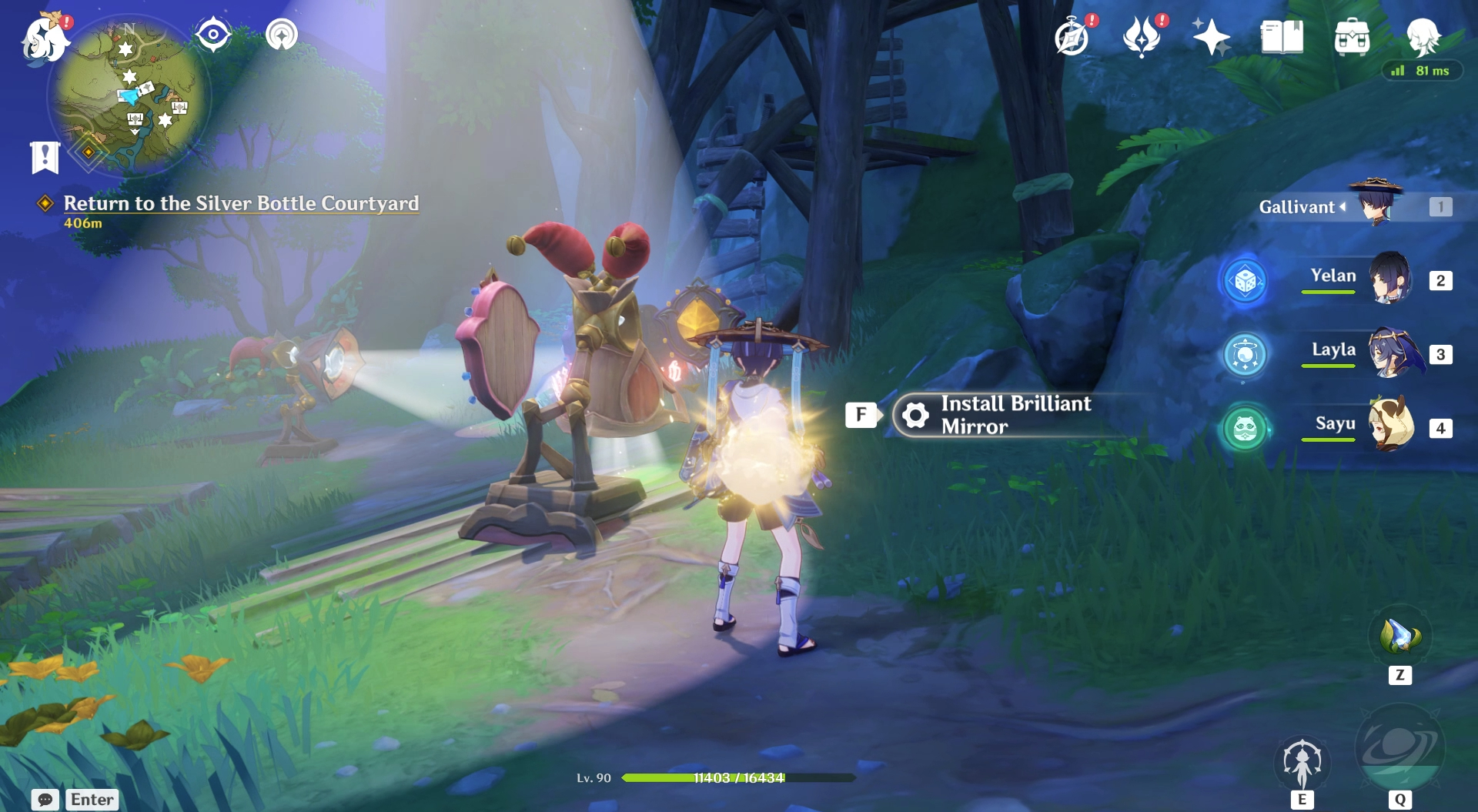Toggle the elemental sight eye icon
Screen dimensions: 1478x812
click(x=213, y=35)
